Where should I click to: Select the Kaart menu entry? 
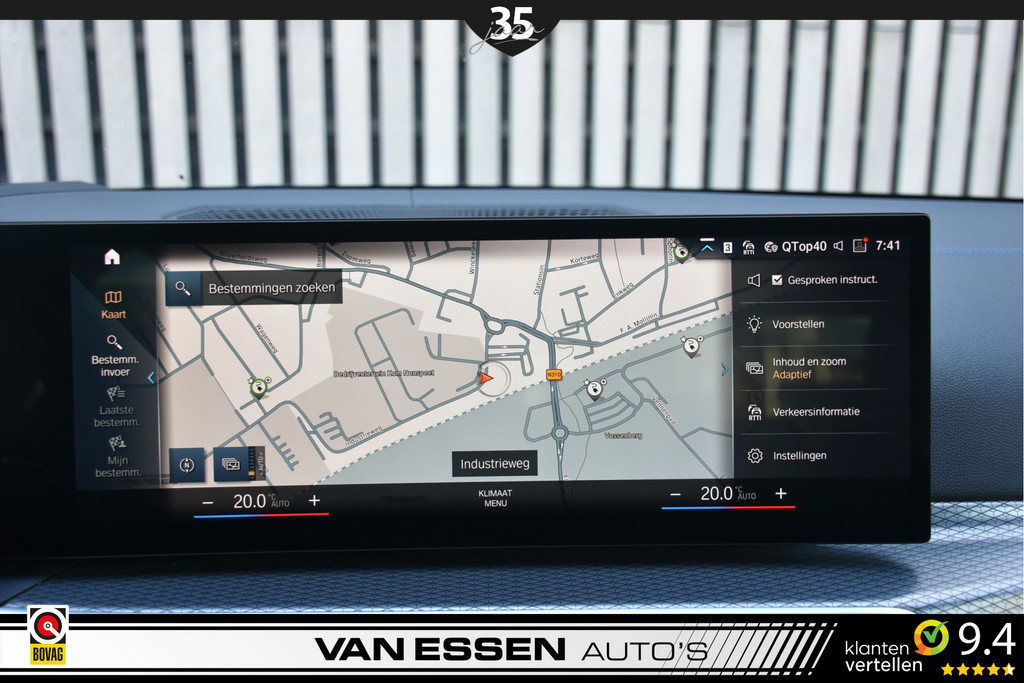point(113,304)
